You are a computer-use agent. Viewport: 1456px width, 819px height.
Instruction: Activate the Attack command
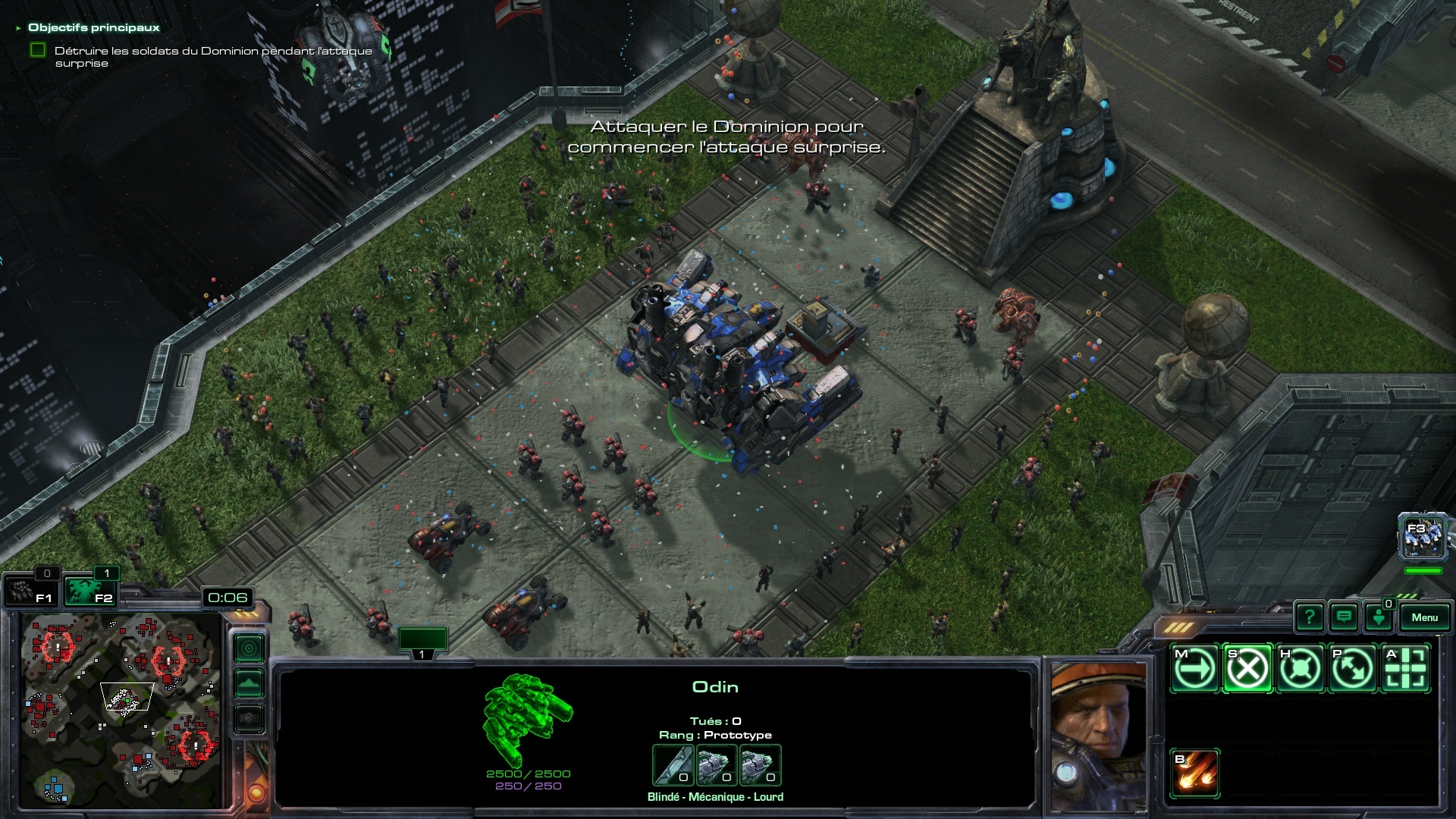[1406, 669]
